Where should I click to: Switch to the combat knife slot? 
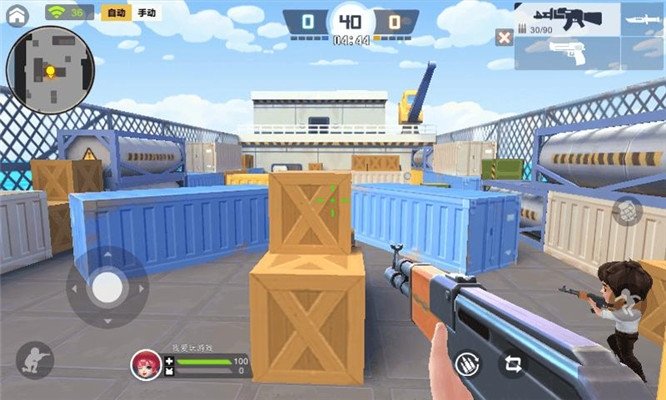pos(637,18)
